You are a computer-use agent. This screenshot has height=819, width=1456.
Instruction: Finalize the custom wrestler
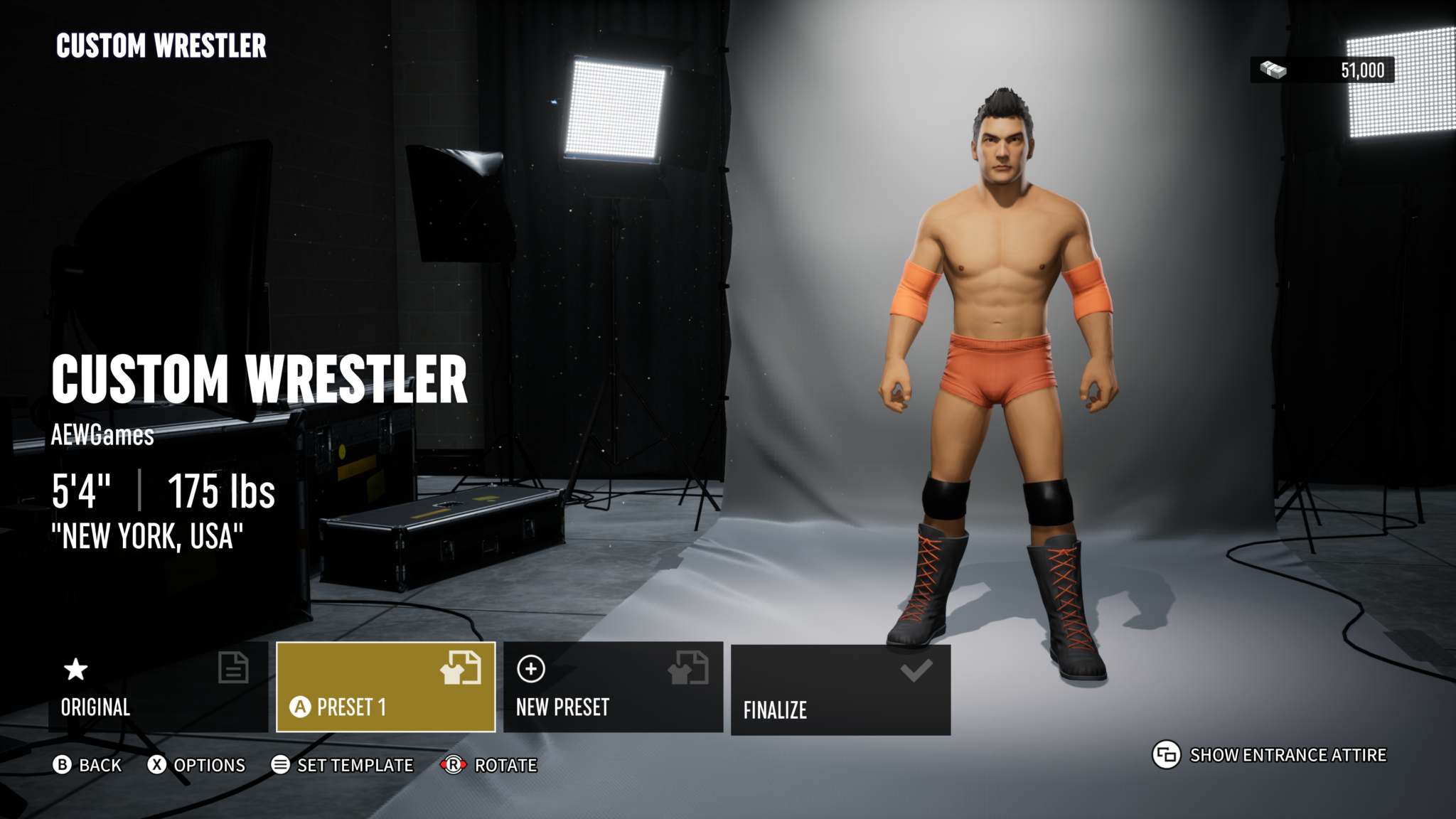[x=840, y=690]
